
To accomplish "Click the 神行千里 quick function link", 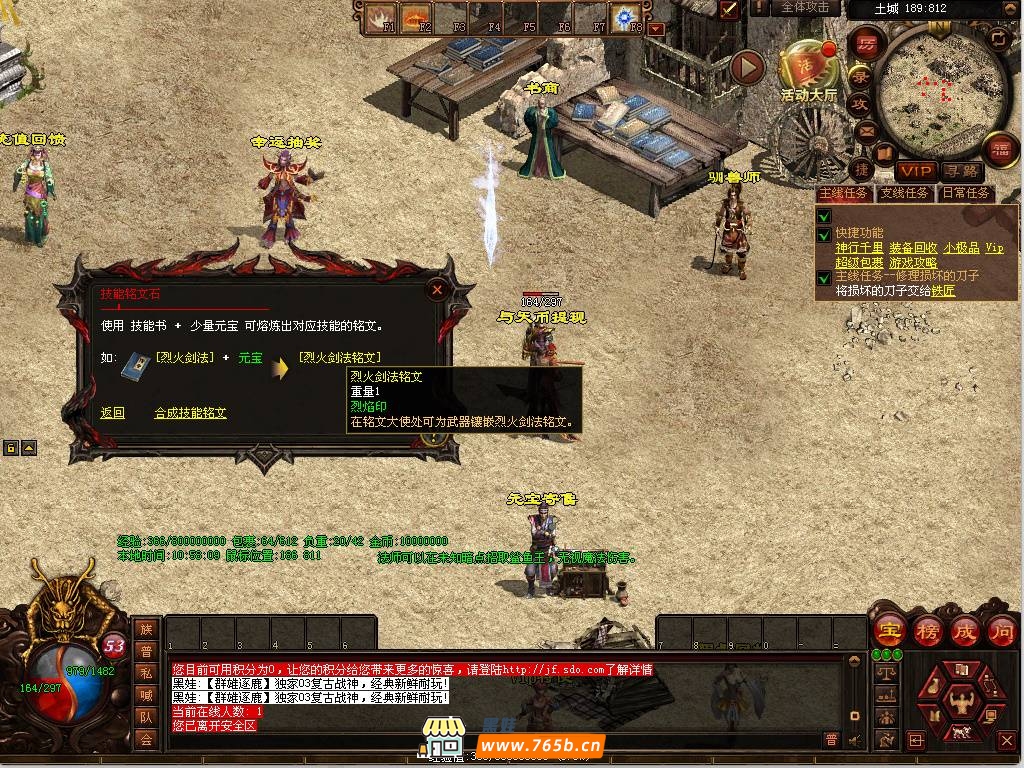I will tap(859, 248).
